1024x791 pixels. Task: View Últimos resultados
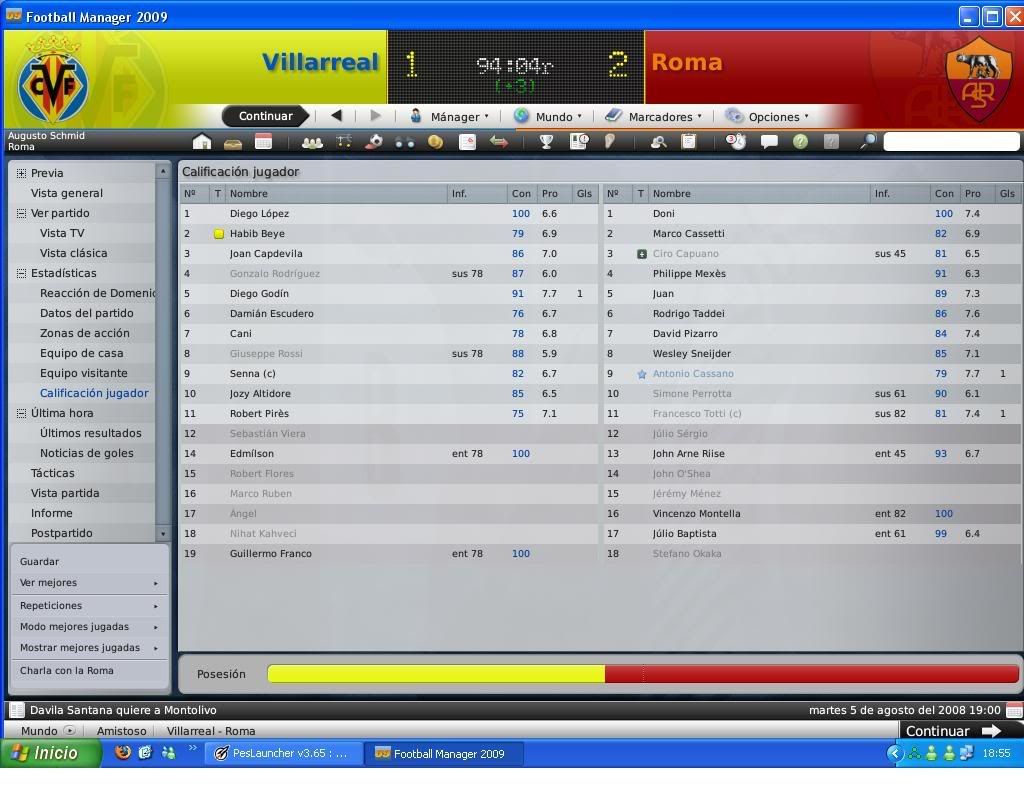(x=90, y=433)
